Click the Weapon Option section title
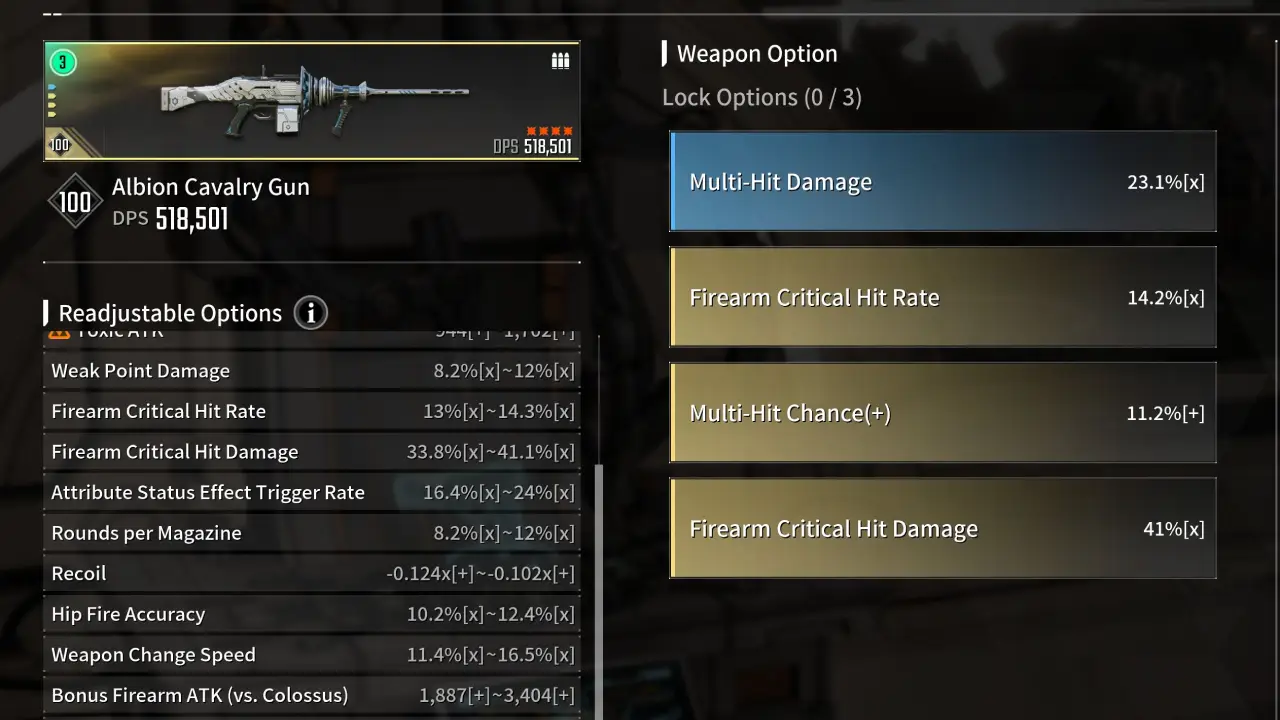 tap(756, 54)
